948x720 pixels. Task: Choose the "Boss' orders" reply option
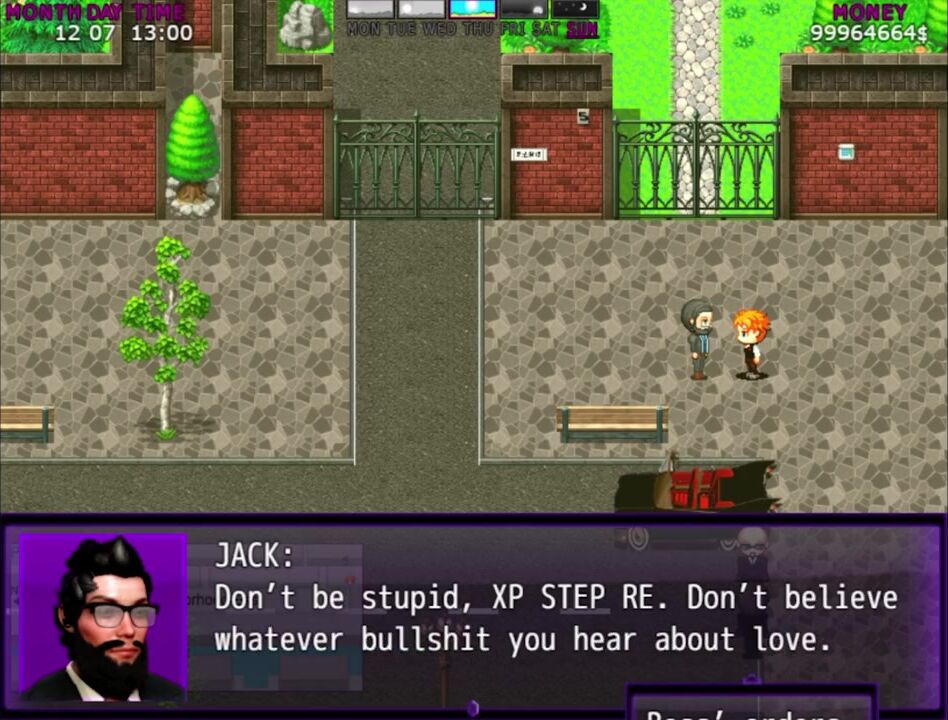pos(750,708)
